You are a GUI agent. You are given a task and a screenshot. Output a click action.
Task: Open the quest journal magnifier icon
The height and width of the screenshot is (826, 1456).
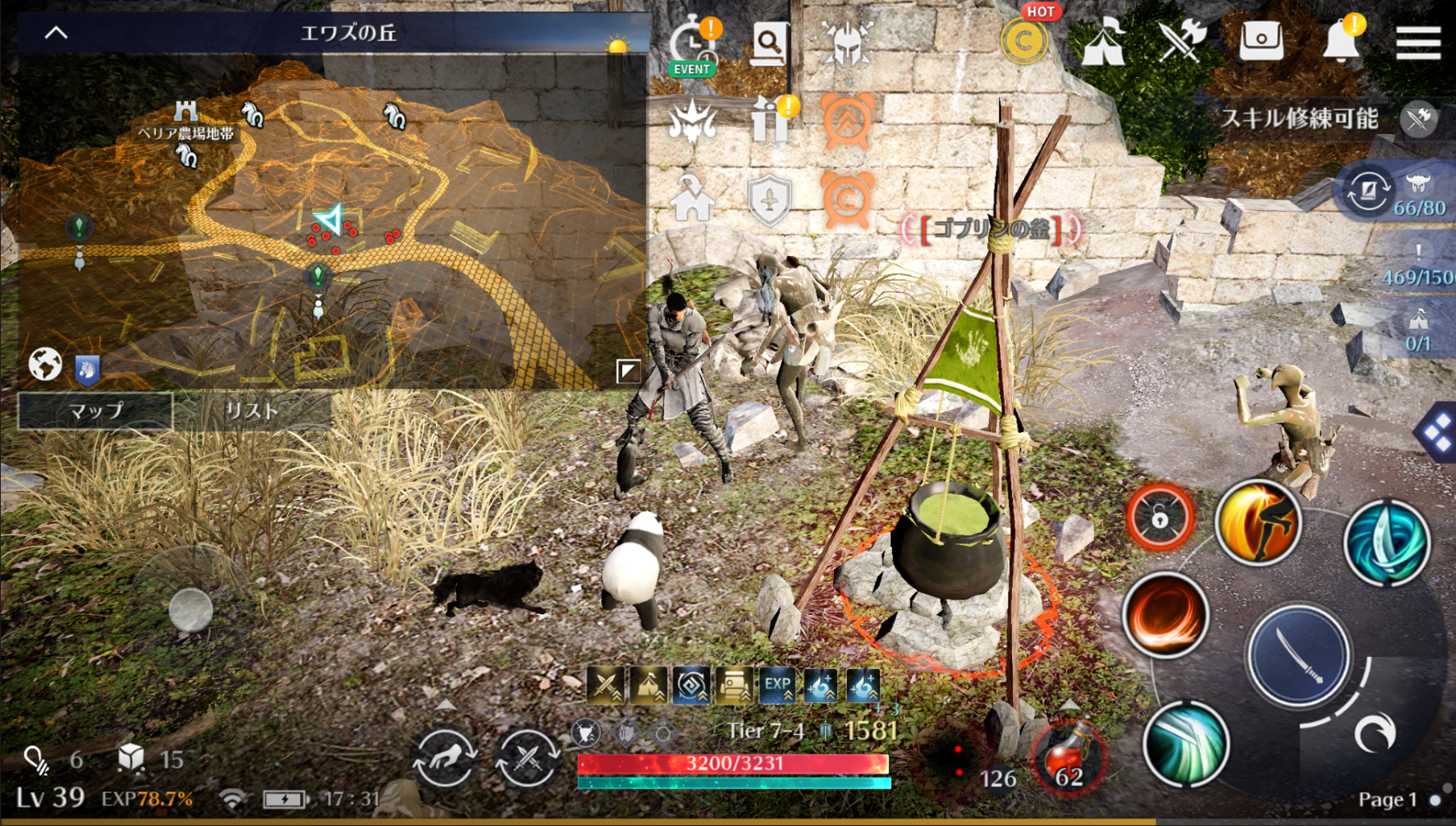[x=771, y=45]
